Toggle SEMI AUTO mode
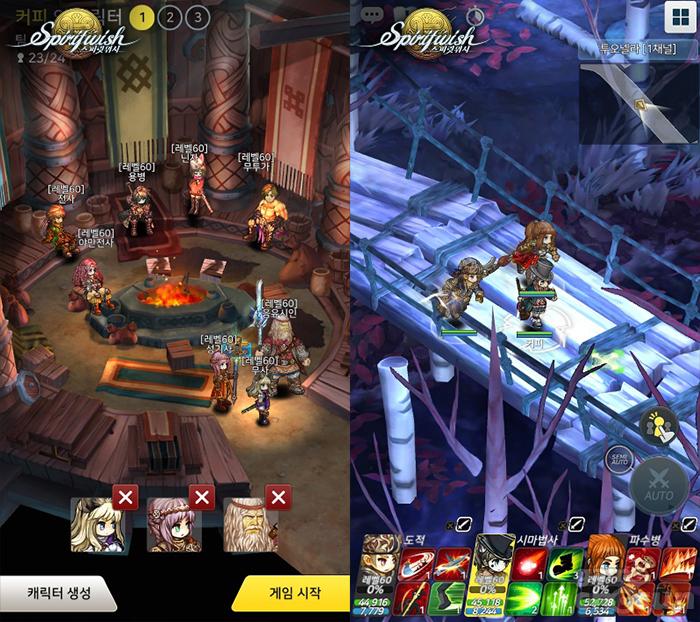This screenshot has width=700, height=622. click(622, 458)
